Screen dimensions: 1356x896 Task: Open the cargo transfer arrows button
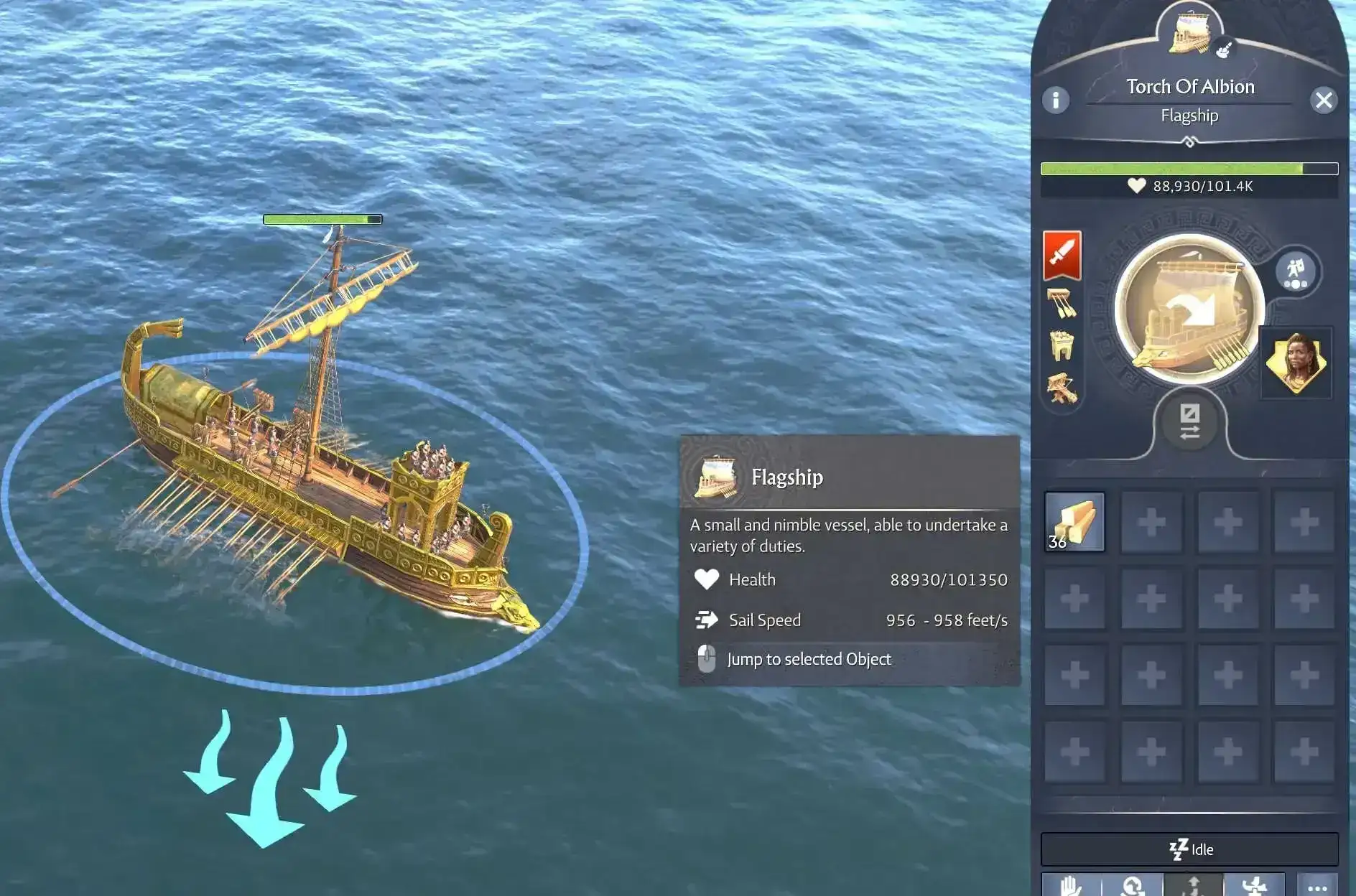[x=1189, y=421]
